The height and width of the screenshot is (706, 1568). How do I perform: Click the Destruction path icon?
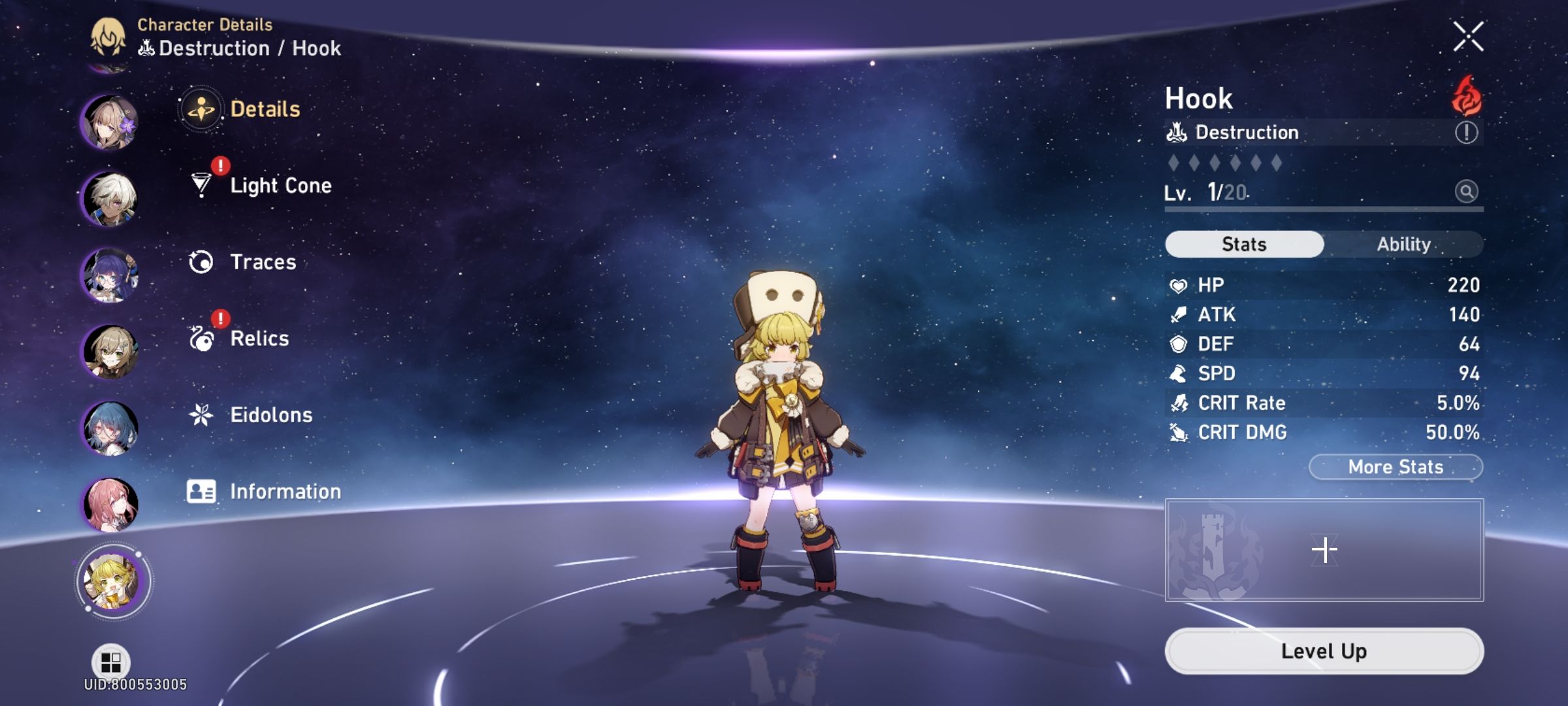(x=1177, y=131)
